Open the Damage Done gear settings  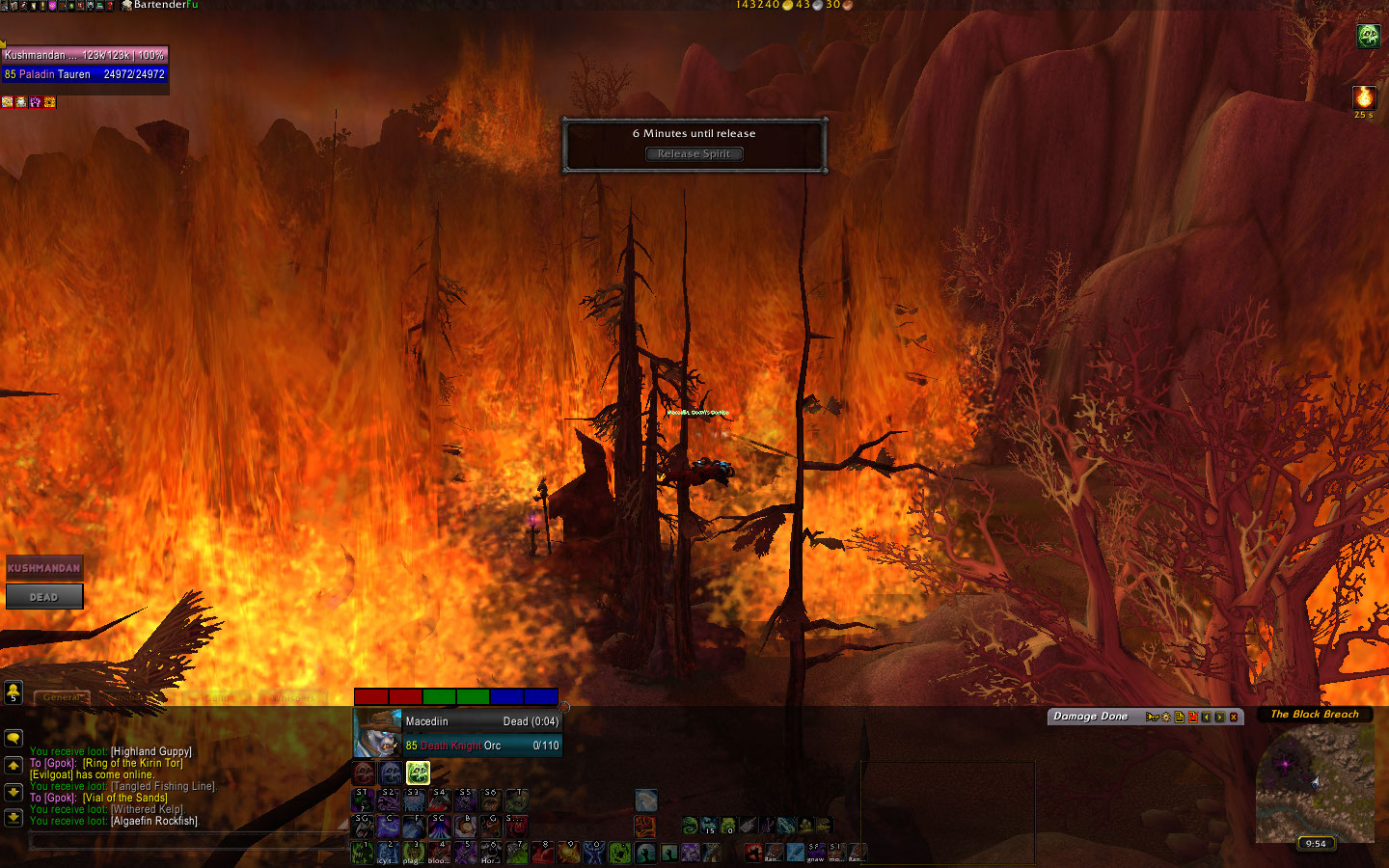coord(1165,717)
